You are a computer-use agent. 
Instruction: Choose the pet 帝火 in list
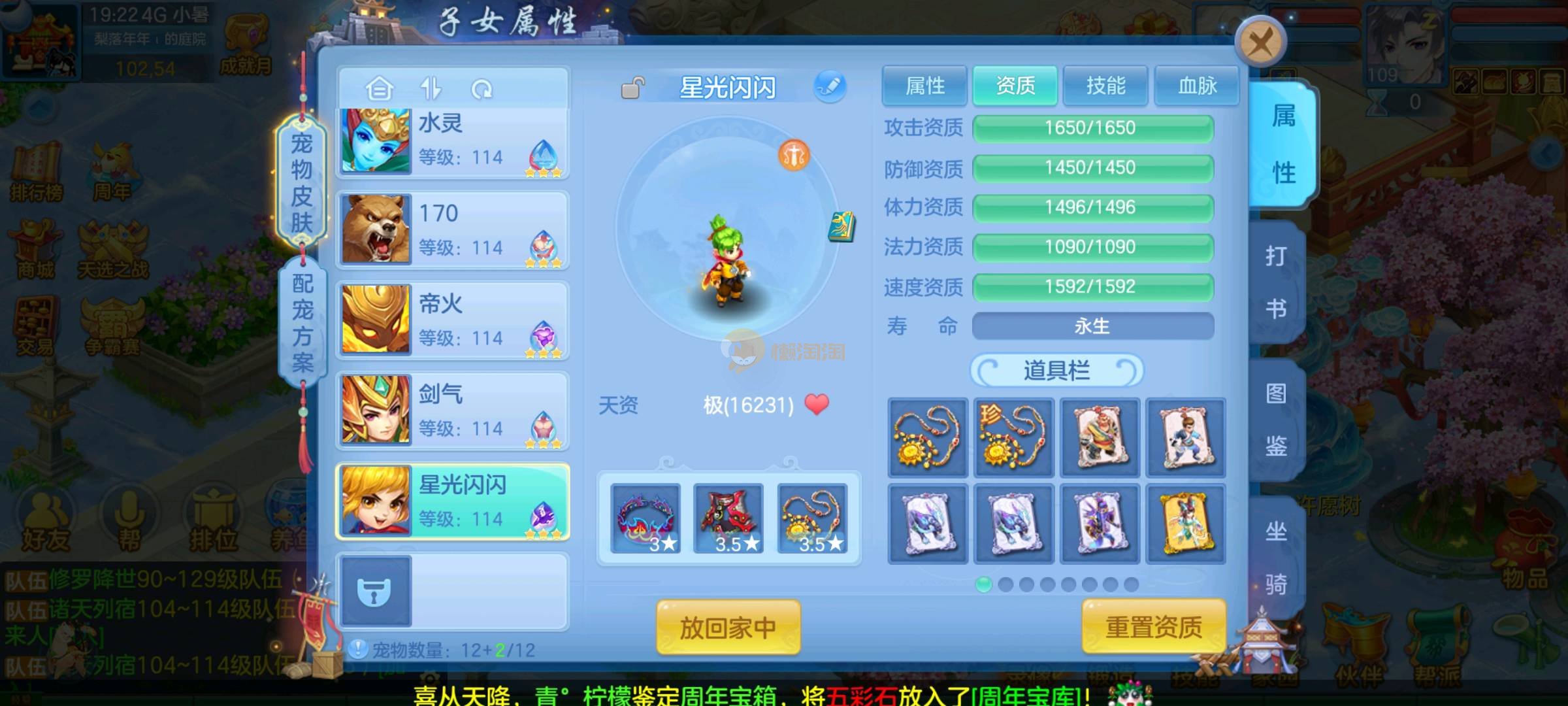[453, 320]
